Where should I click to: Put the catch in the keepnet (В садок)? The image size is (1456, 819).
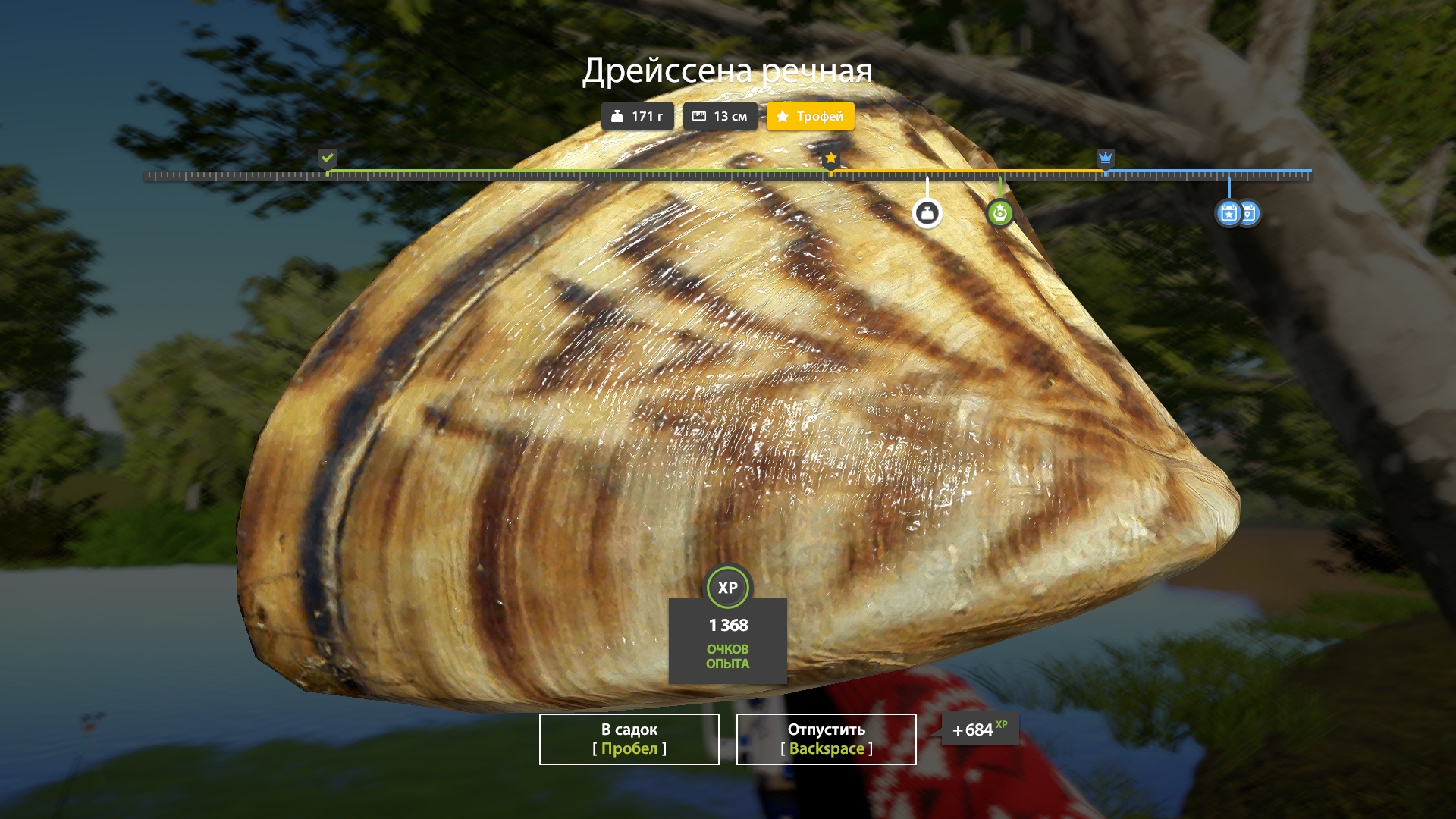coord(629,739)
